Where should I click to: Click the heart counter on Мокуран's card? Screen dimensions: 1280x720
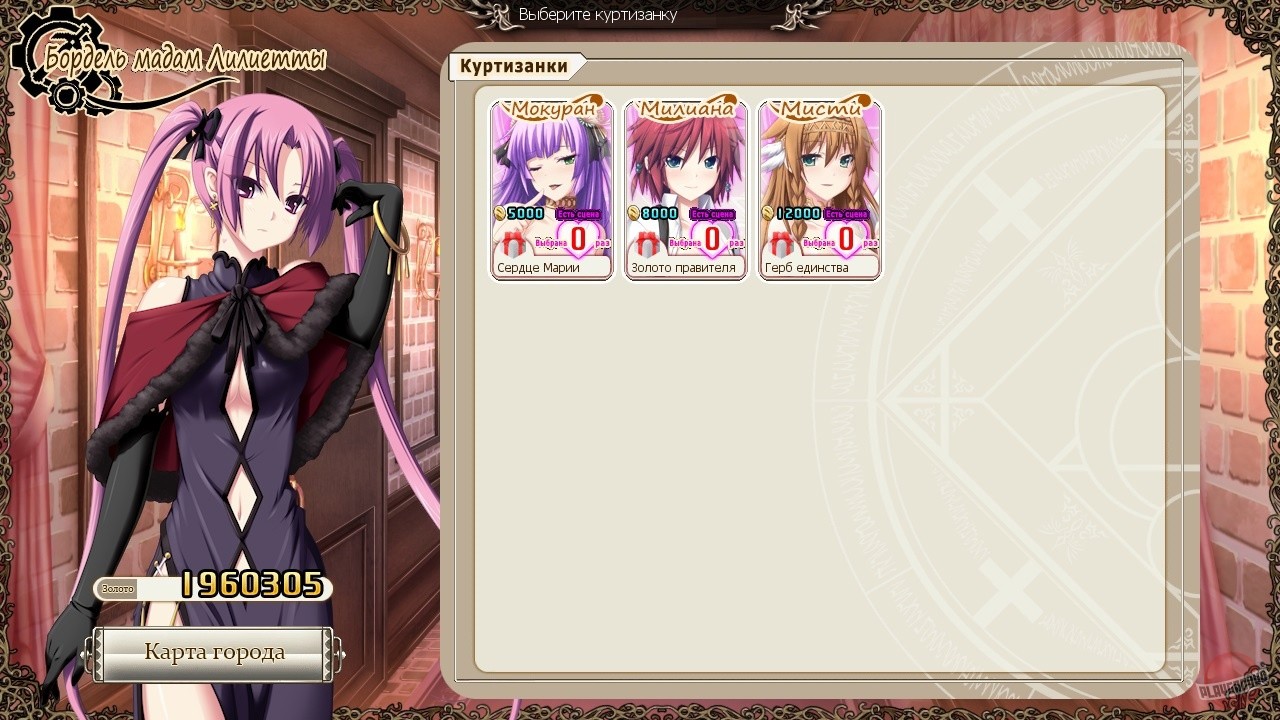[576, 238]
